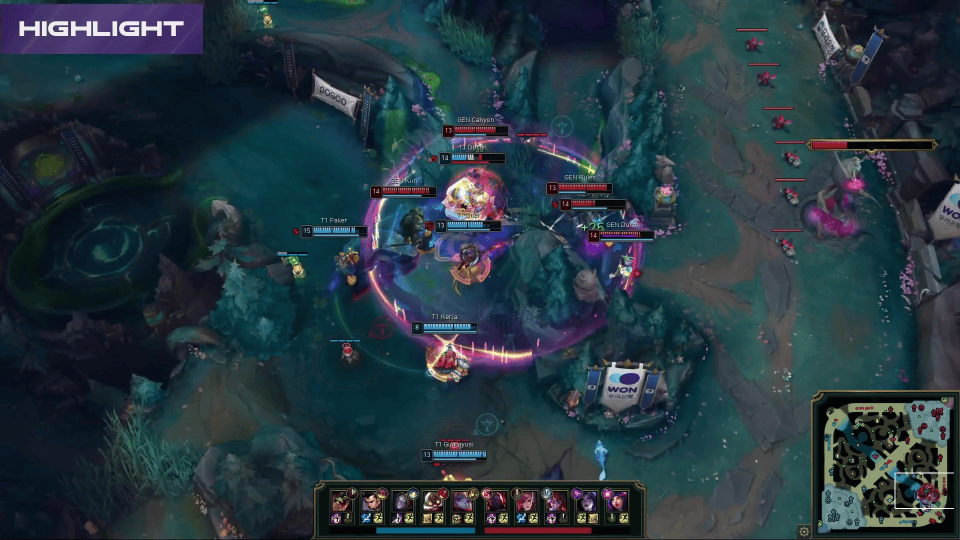
Task: Open the minimap settings gear
Action: pos(805,531)
